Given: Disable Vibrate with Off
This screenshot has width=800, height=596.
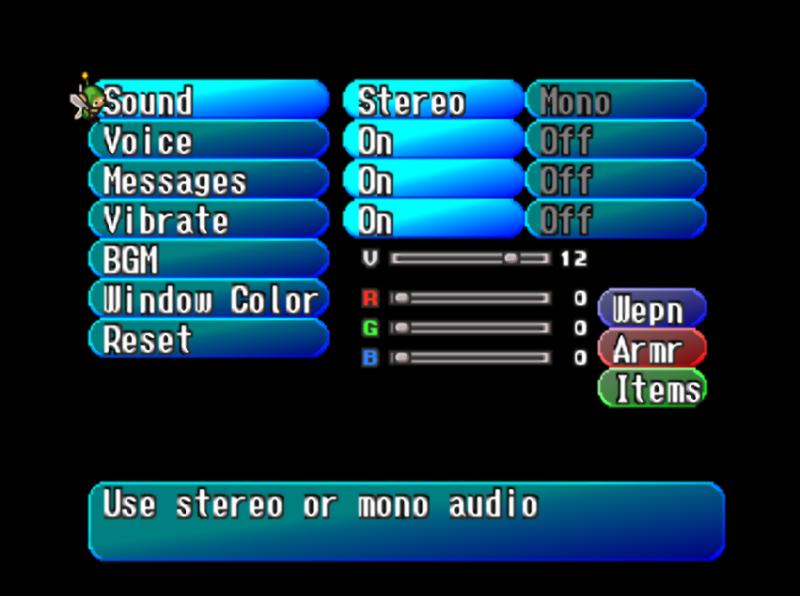Looking at the screenshot, I should point(616,220).
